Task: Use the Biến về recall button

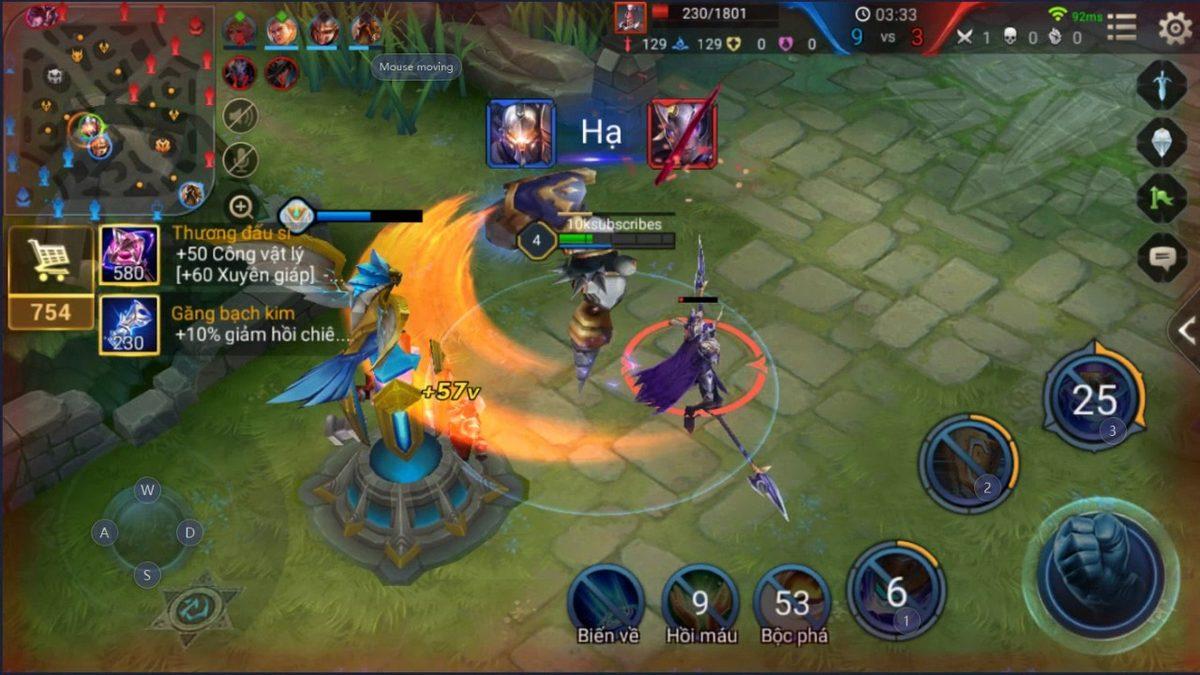Action: click(606, 600)
